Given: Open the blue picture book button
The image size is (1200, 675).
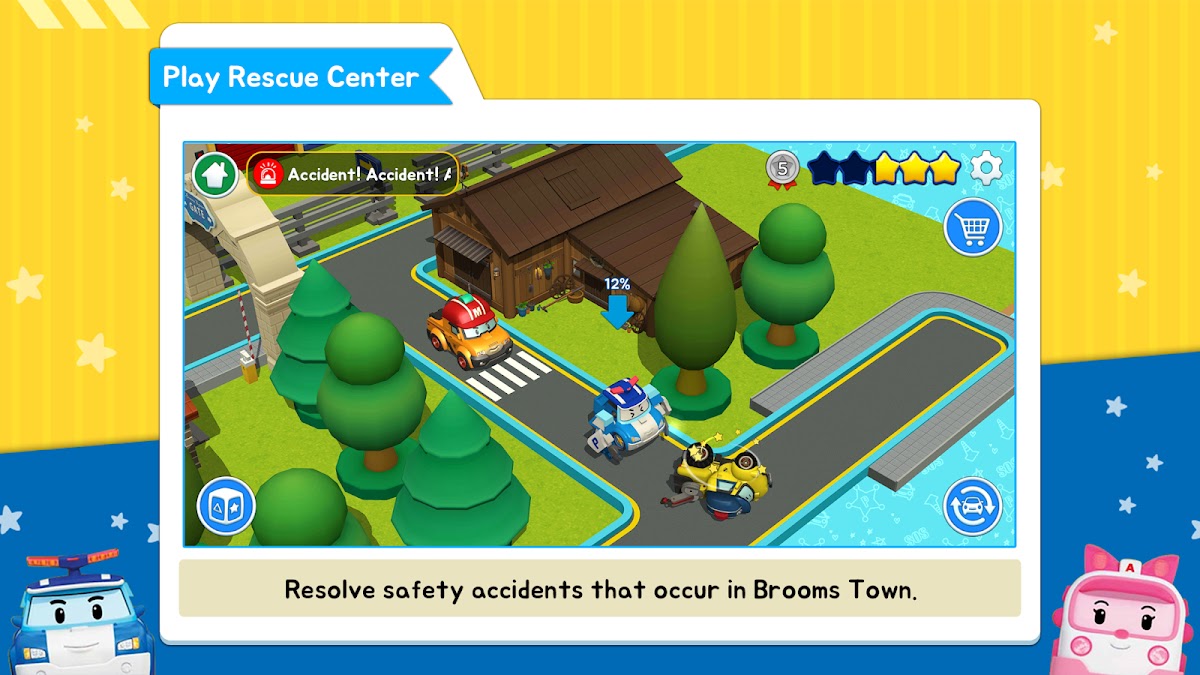Looking at the screenshot, I should click(x=226, y=507).
